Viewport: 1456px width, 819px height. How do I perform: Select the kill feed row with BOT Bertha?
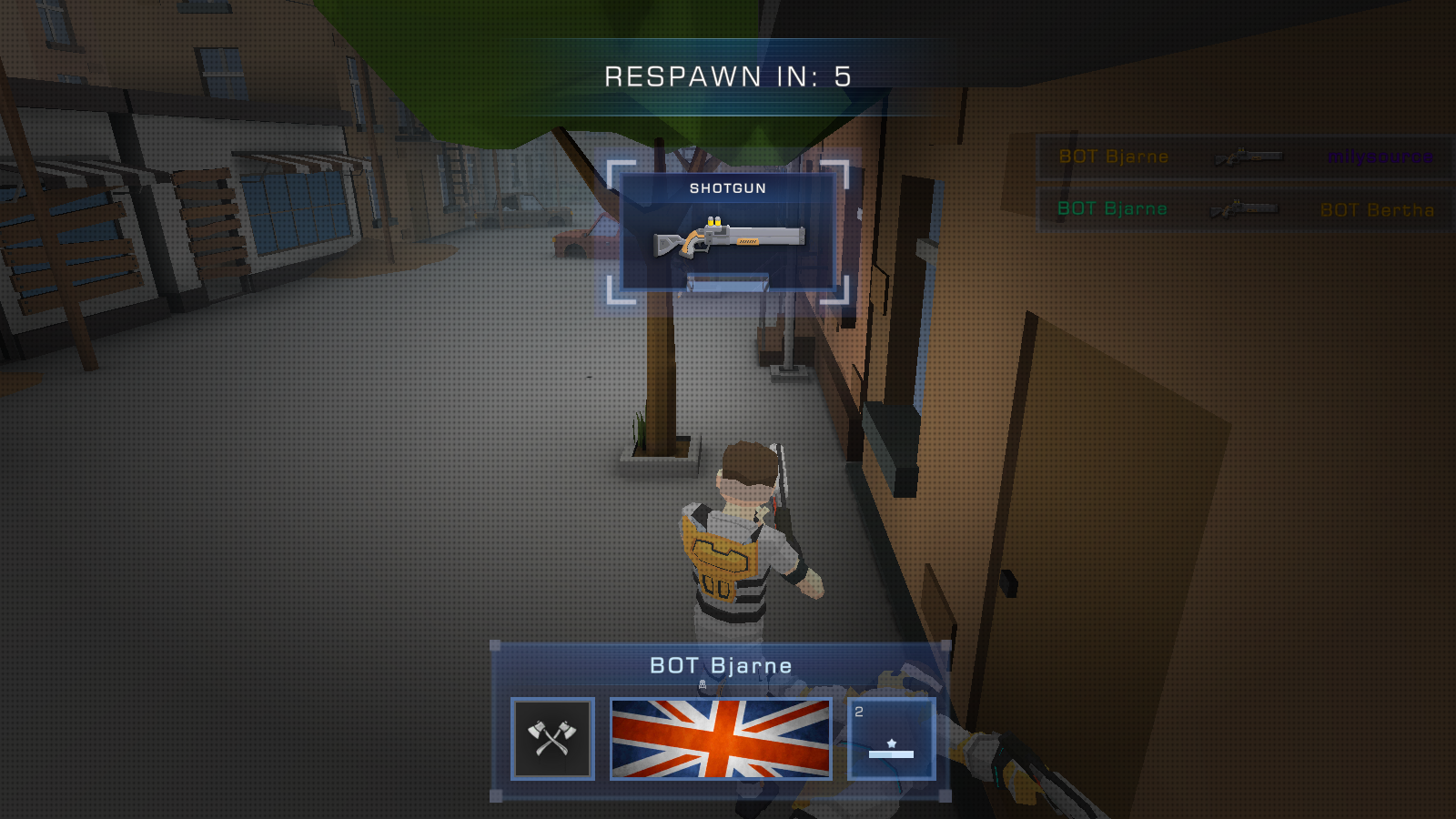click(x=1245, y=209)
